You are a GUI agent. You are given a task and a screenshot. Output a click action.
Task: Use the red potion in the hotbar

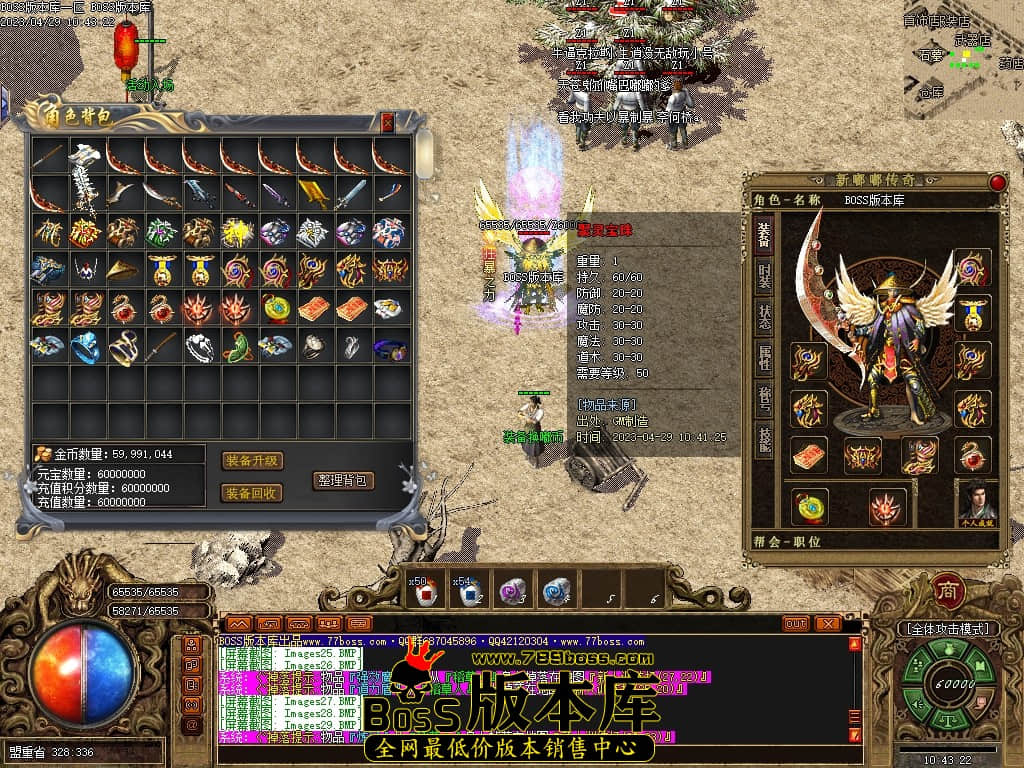(423, 592)
